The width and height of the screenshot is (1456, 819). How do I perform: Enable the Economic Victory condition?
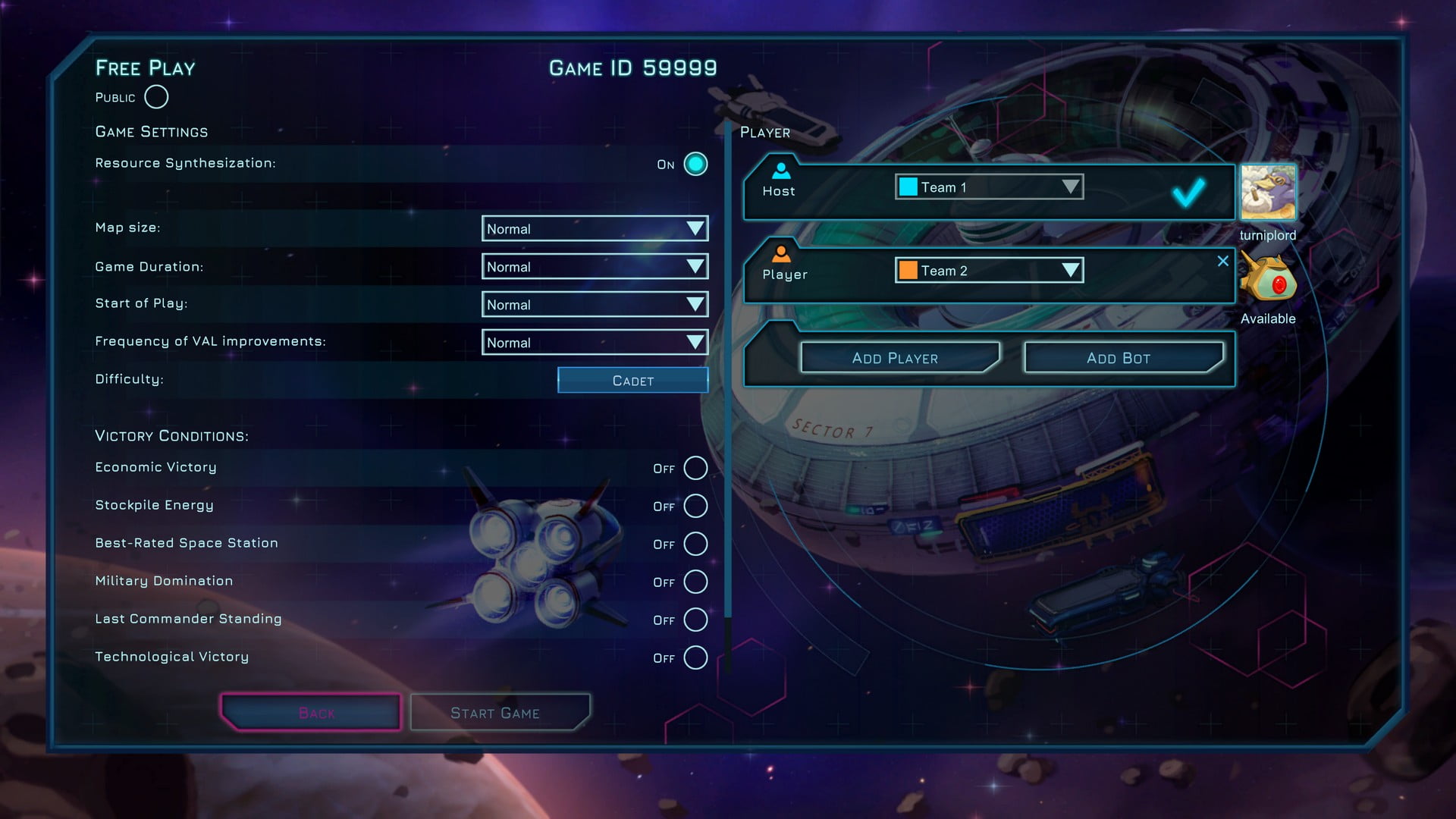pyautogui.click(x=695, y=468)
